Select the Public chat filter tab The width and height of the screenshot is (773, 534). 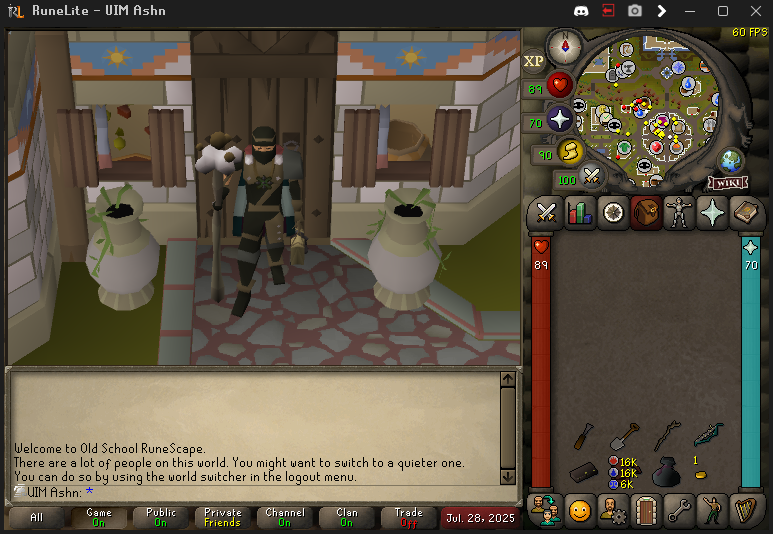coord(160,517)
